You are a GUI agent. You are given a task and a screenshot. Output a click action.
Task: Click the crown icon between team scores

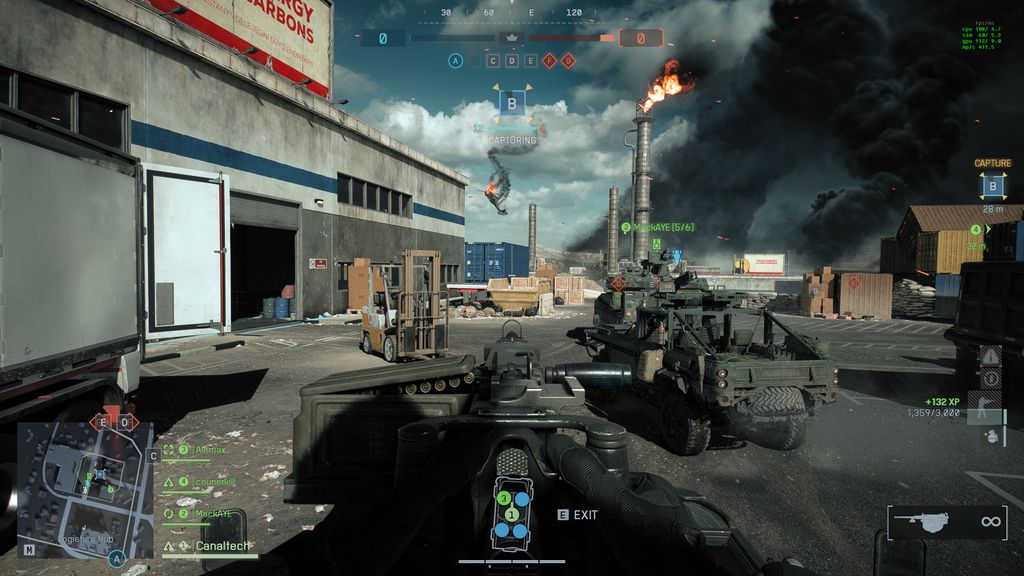coord(512,38)
